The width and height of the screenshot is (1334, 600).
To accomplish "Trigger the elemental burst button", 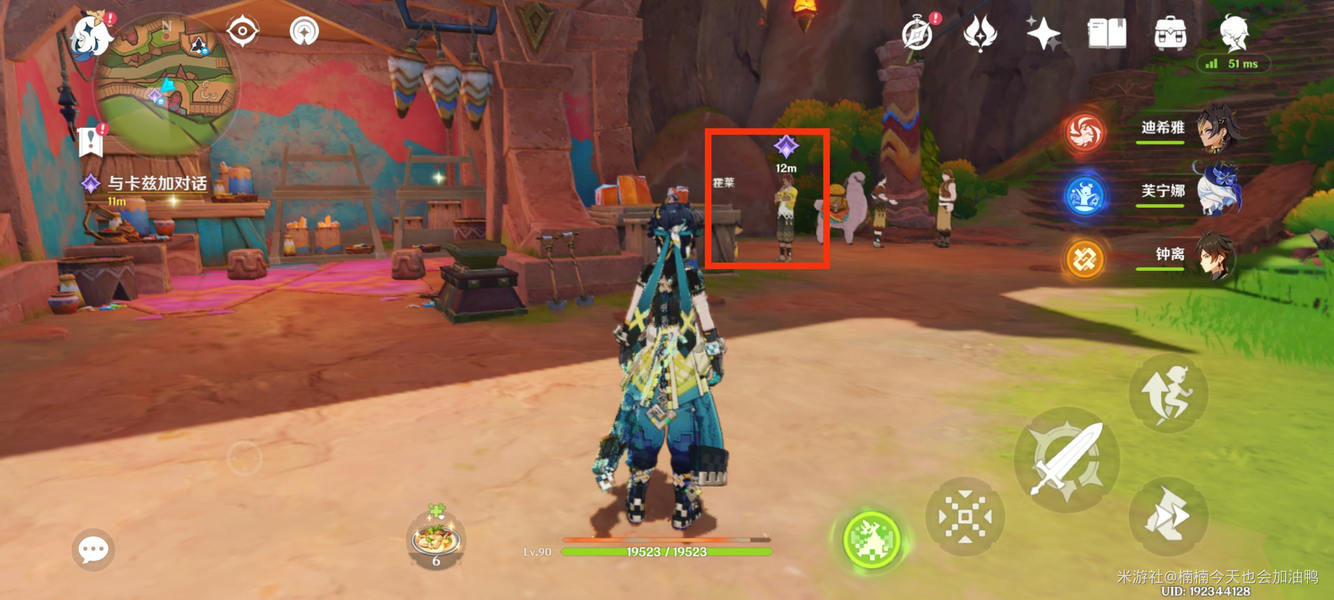I will pyautogui.click(x=965, y=517).
